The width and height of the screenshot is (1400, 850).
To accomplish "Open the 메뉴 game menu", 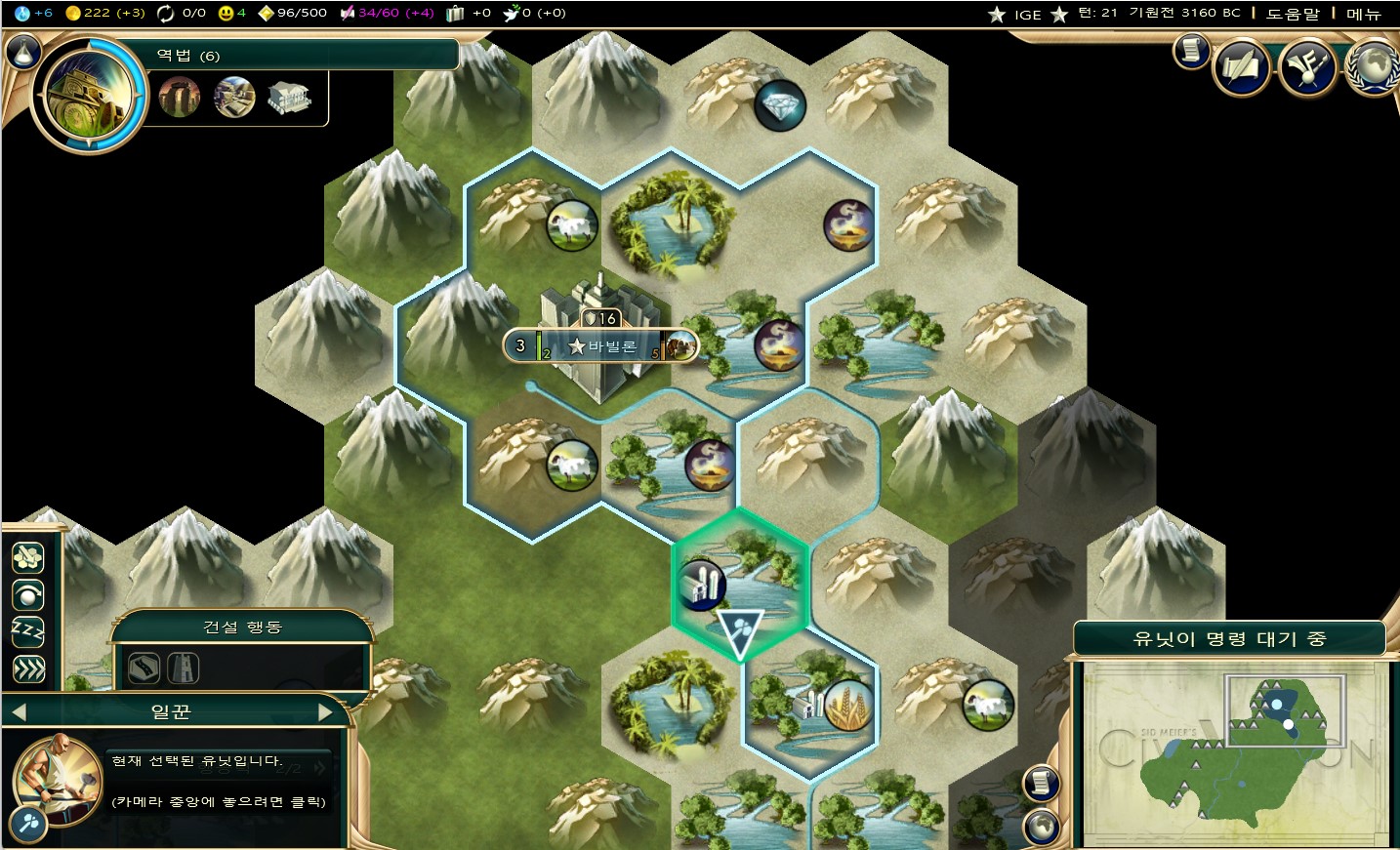I will coord(1363,14).
